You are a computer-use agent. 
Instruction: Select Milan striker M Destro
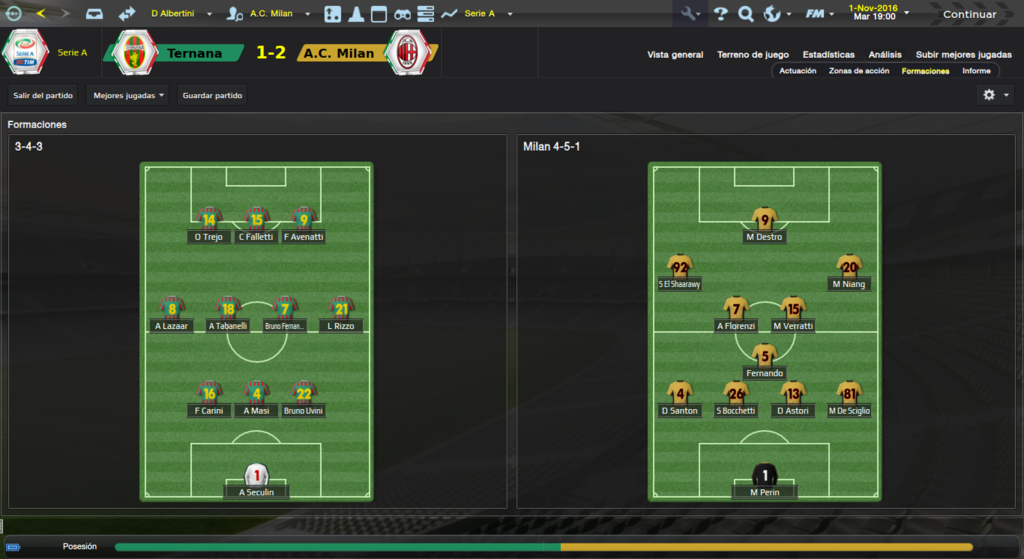(x=765, y=225)
